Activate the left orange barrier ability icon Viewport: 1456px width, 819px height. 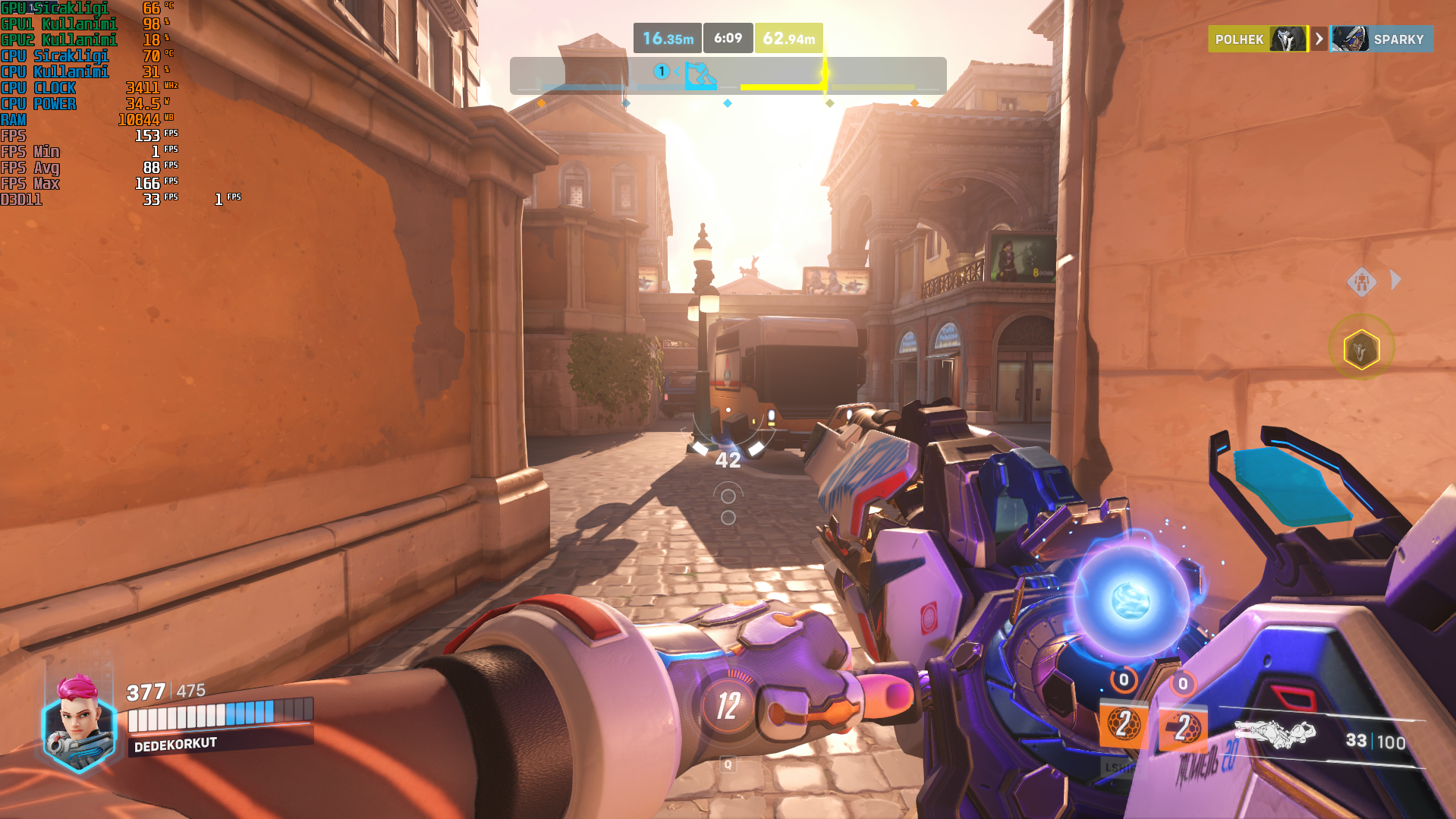(x=1122, y=725)
